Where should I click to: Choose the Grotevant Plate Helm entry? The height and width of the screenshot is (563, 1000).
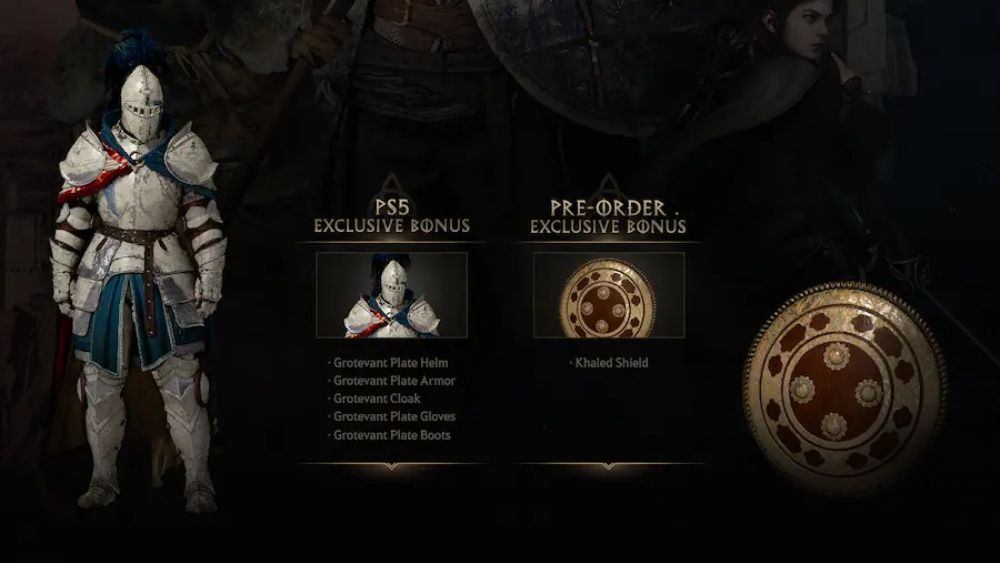[x=391, y=363]
